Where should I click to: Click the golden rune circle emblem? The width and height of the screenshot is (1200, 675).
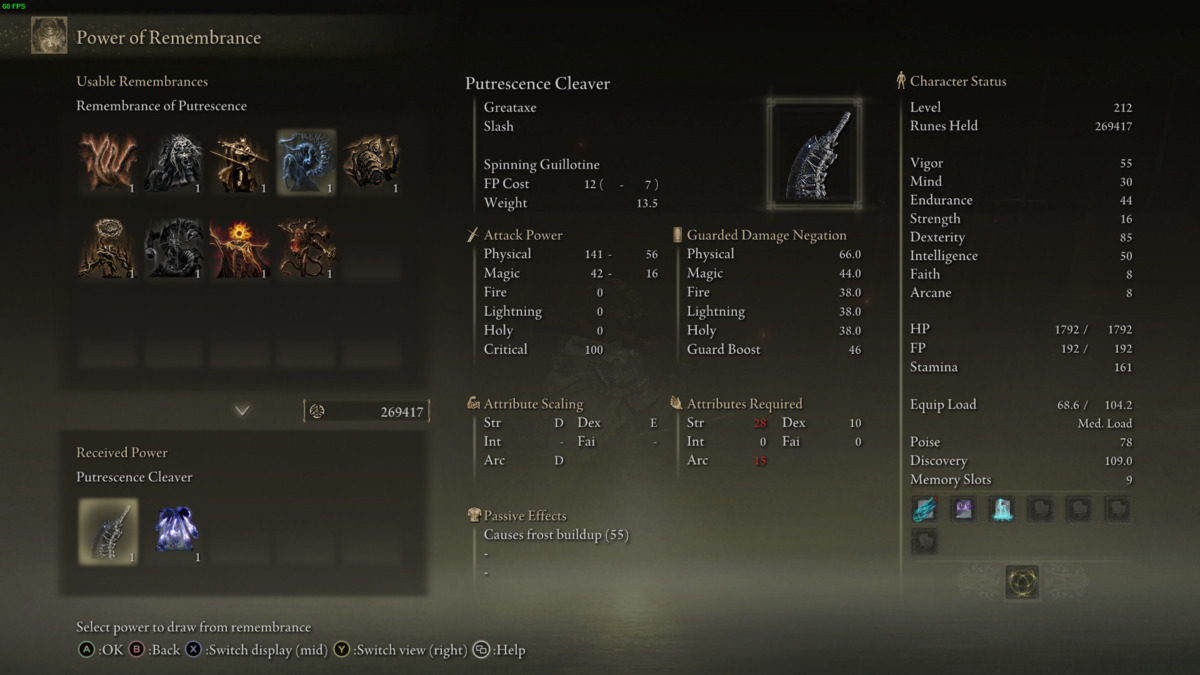(1022, 582)
